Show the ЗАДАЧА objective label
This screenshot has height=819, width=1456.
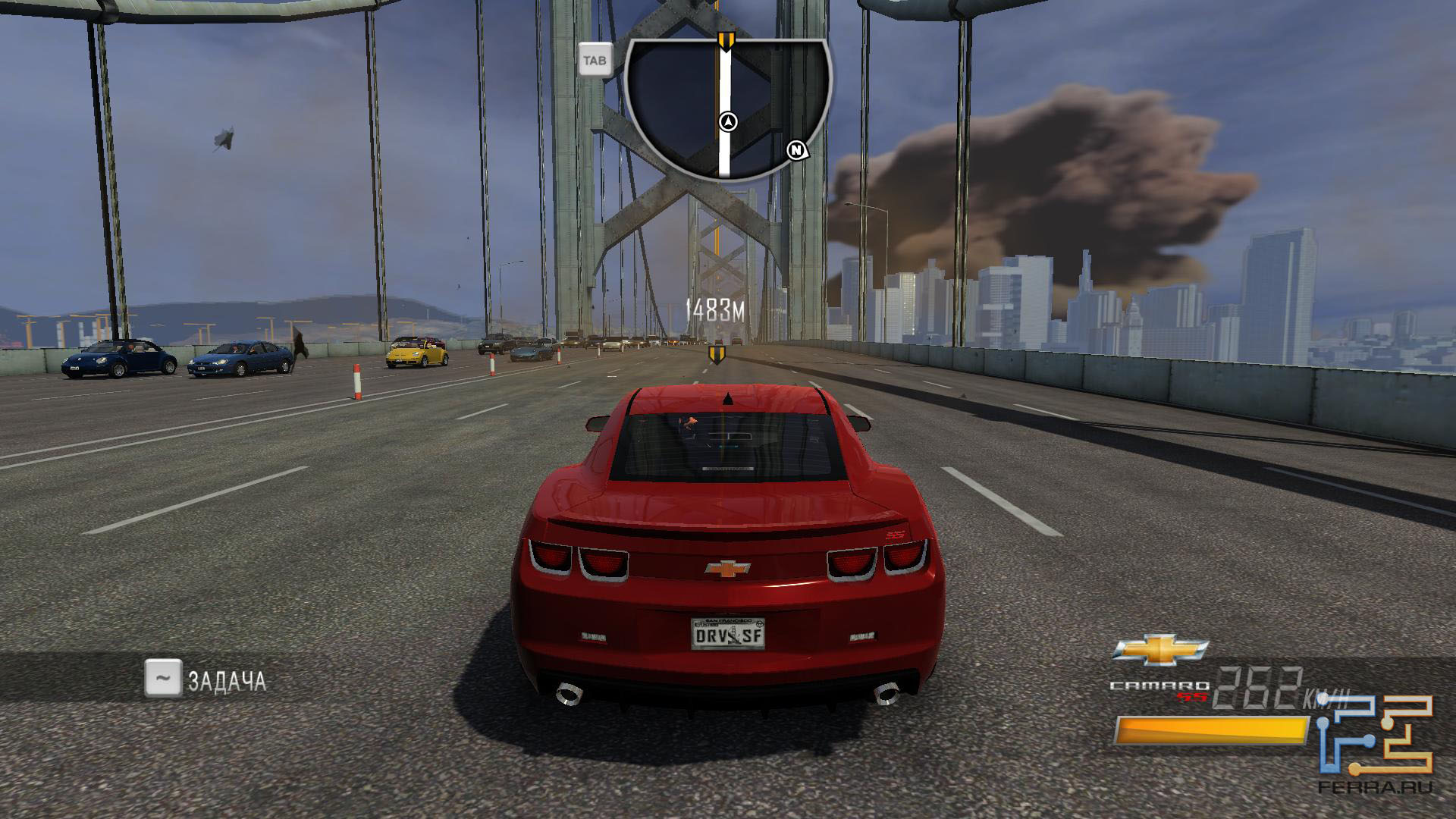pos(227,681)
